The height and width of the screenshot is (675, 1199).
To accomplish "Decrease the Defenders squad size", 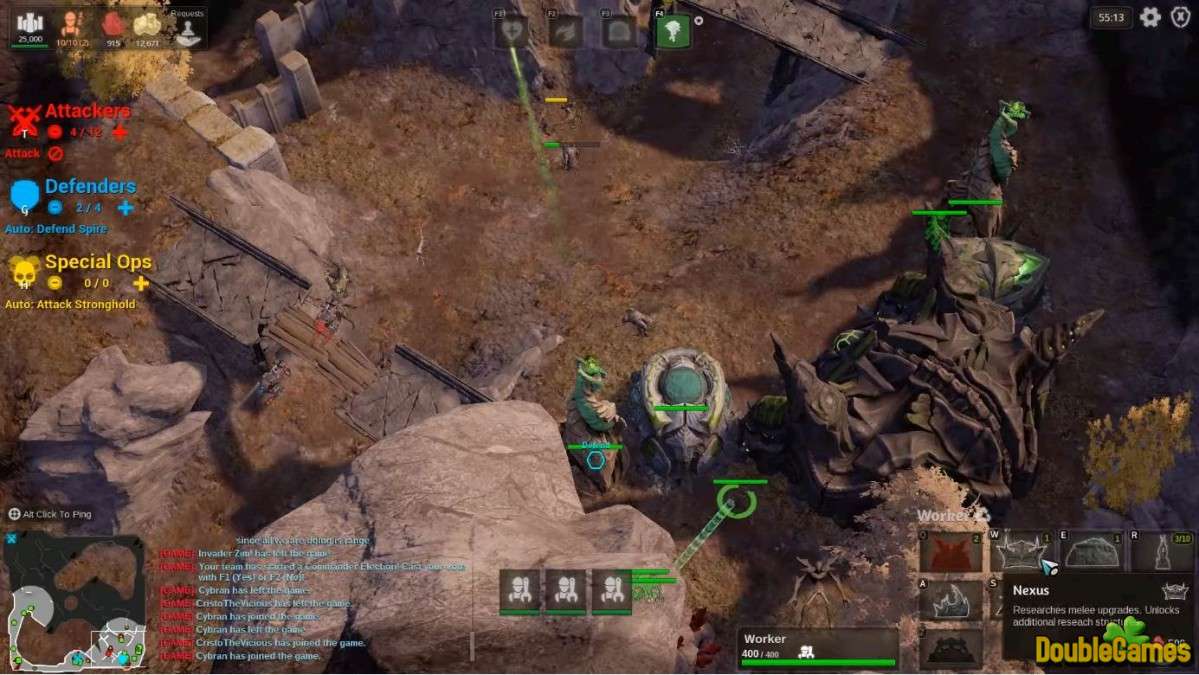I will [55, 207].
